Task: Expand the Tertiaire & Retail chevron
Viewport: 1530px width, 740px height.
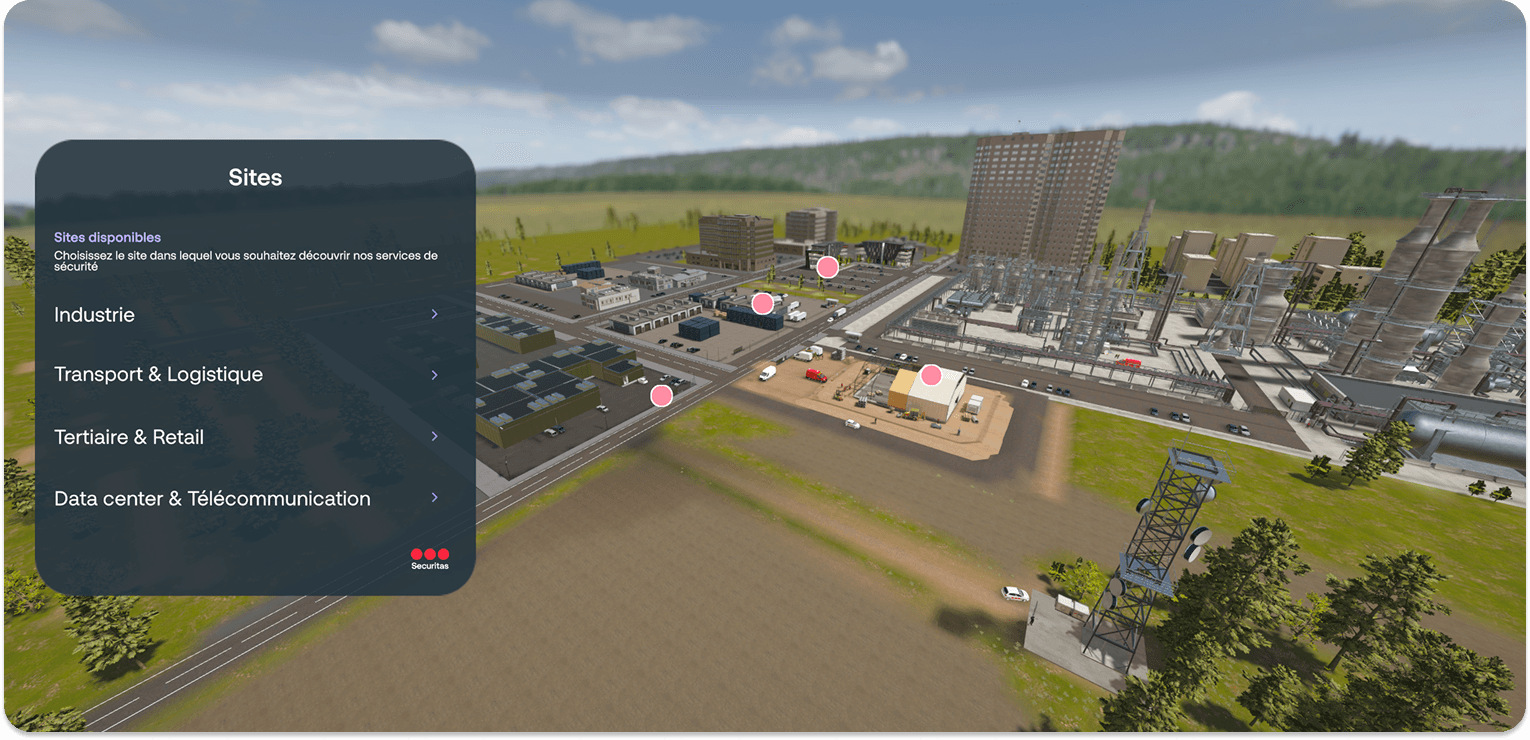Action: 434,436
